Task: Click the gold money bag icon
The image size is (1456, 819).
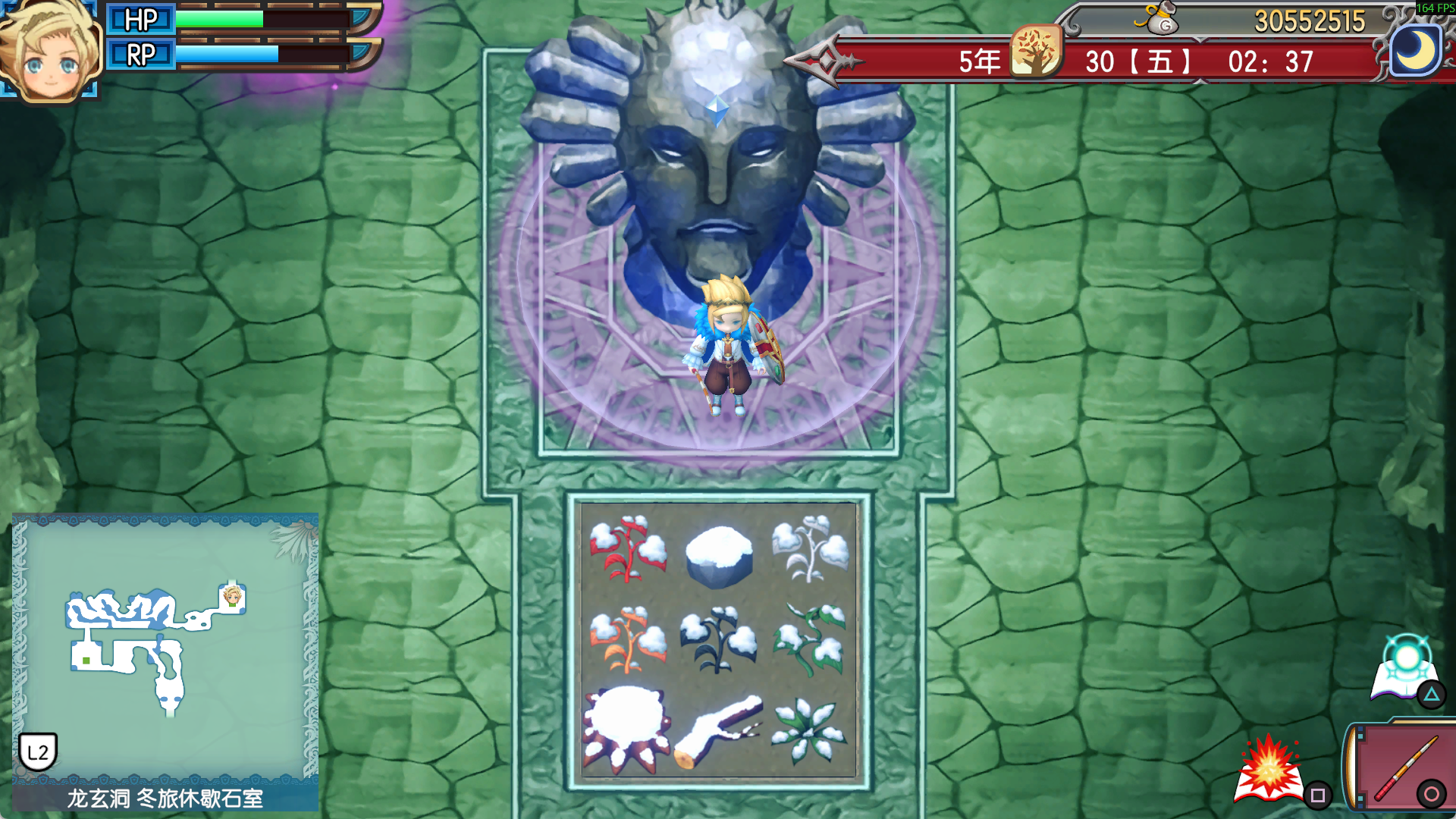Action: tap(1158, 18)
